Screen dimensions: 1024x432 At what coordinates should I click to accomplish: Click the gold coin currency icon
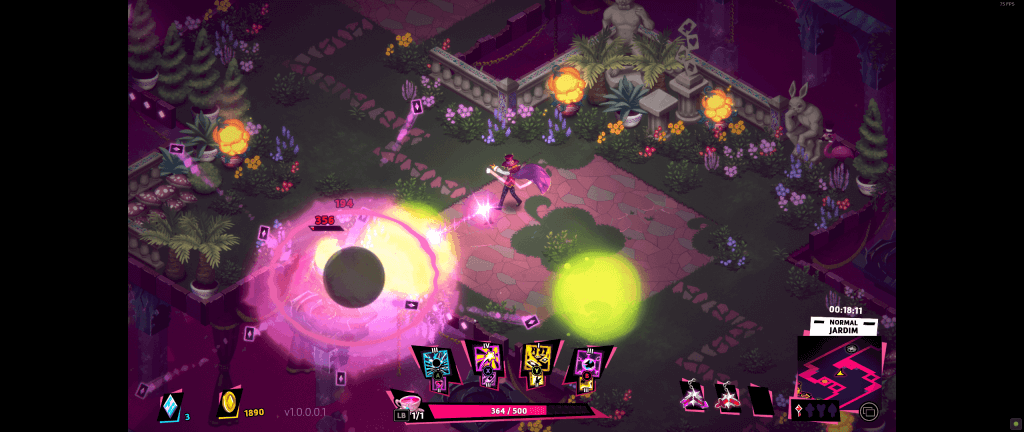pyautogui.click(x=229, y=404)
